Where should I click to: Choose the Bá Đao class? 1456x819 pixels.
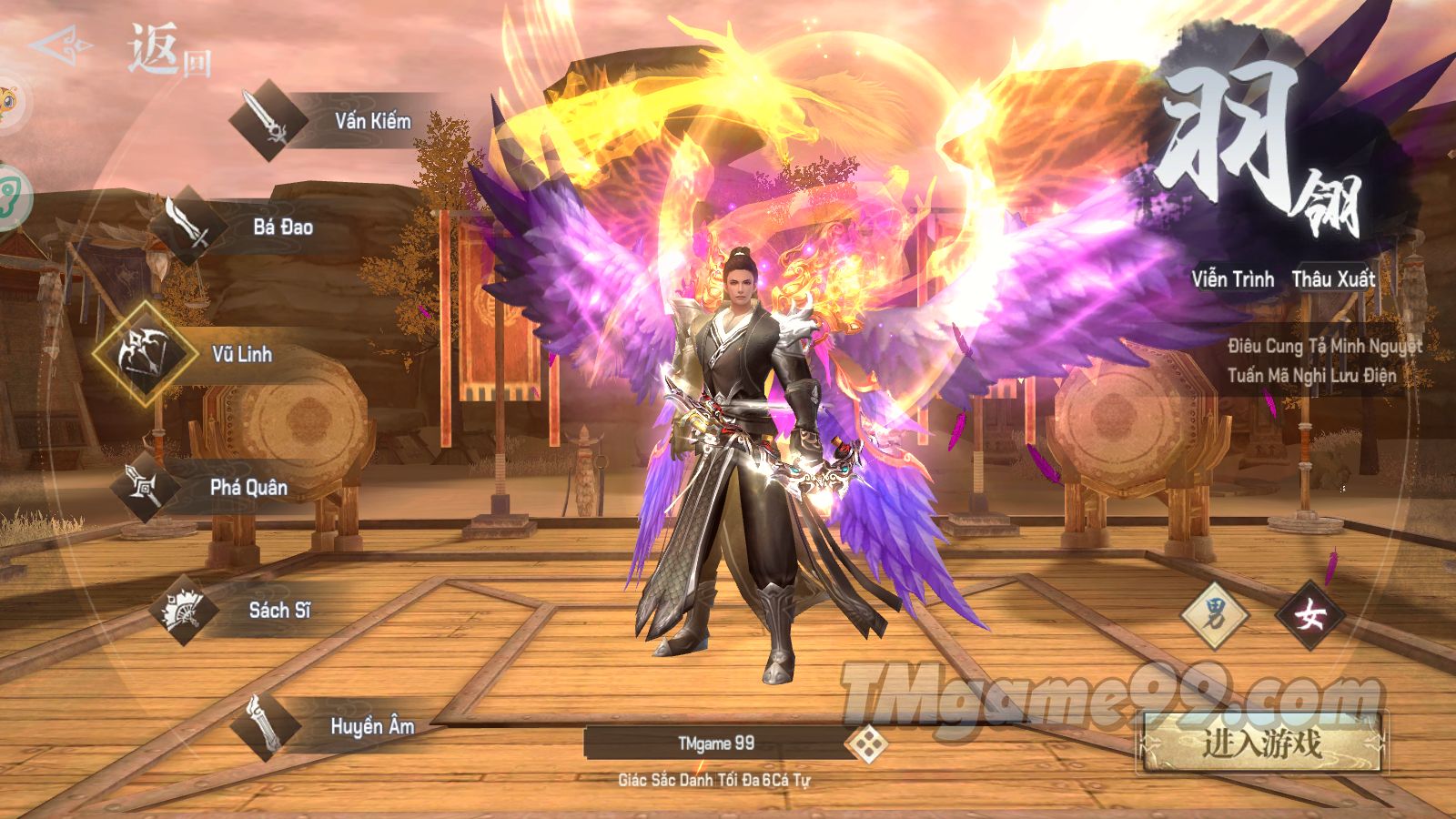[189, 226]
